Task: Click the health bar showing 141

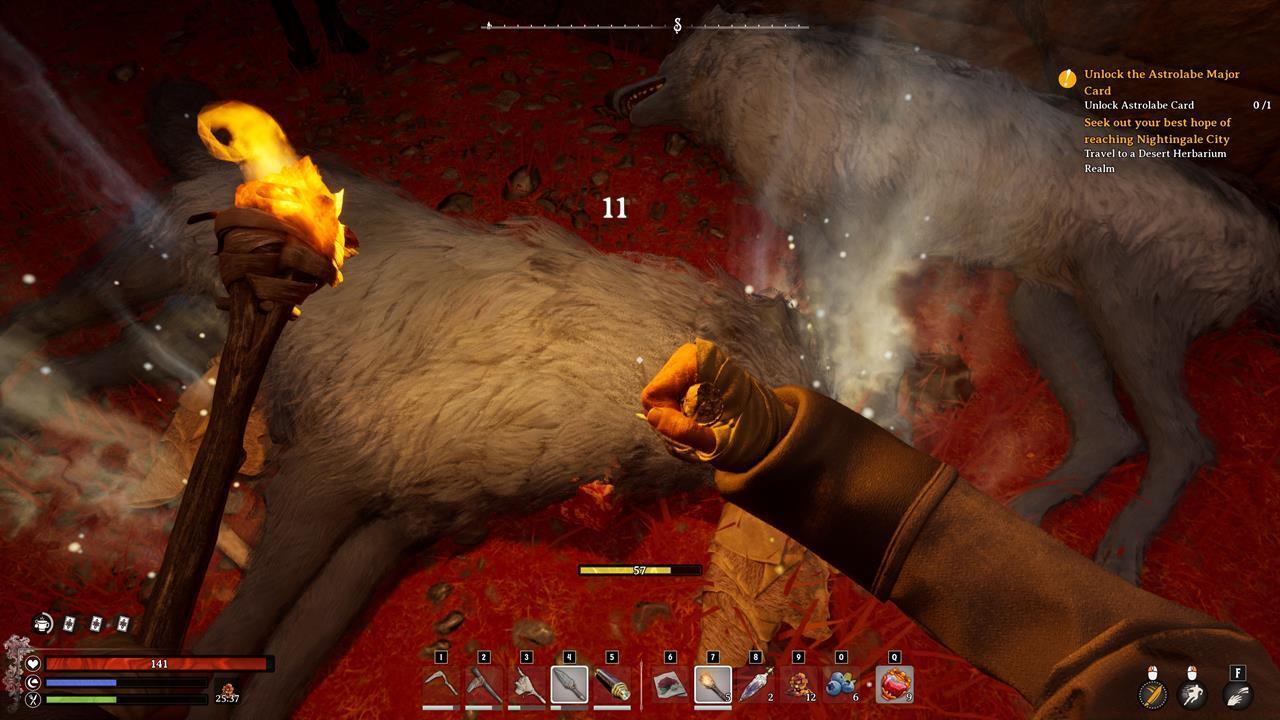Action: coord(160,663)
